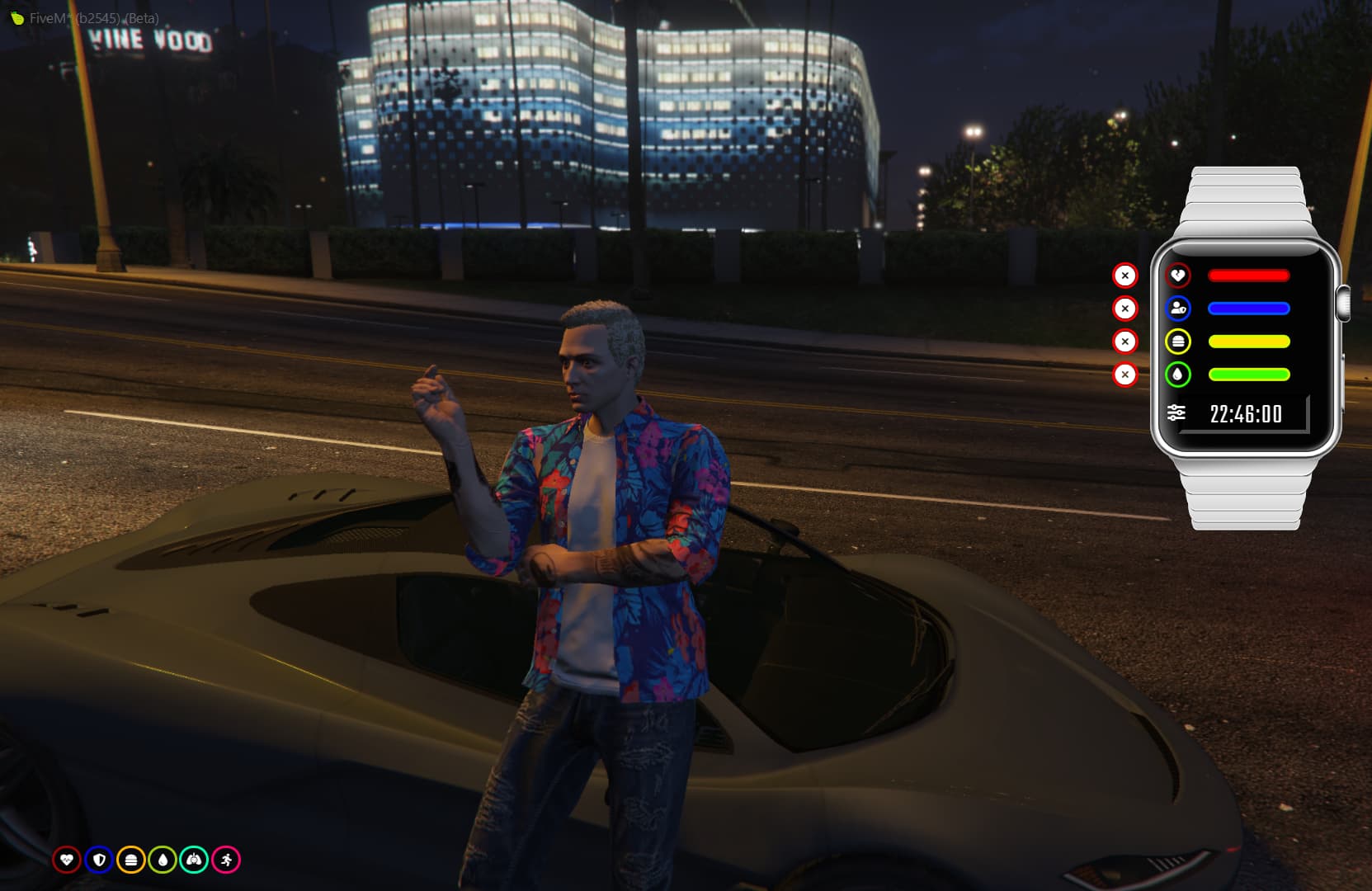Image resolution: width=1372 pixels, height=891 pixels.
Task: Select the blue-ringed shield armor status icon
Action: point(99,860)
